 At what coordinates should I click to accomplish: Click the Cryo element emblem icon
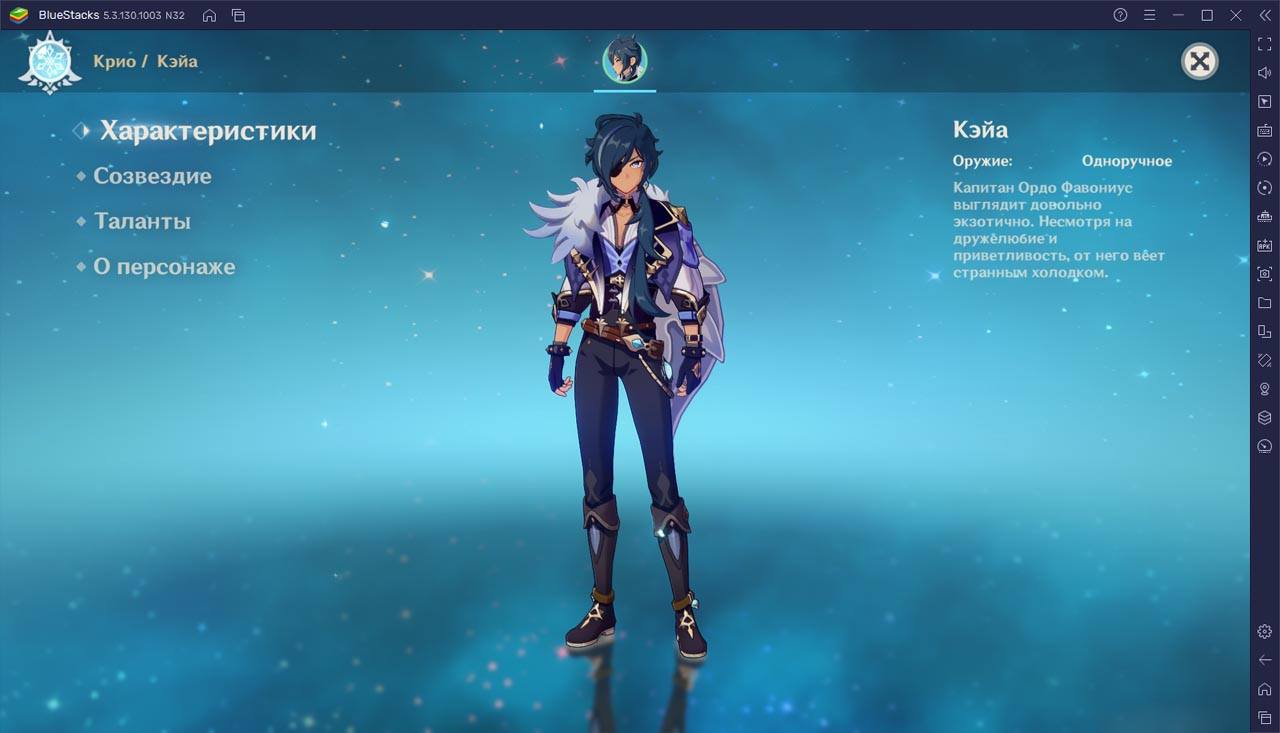tap(49, 62)
